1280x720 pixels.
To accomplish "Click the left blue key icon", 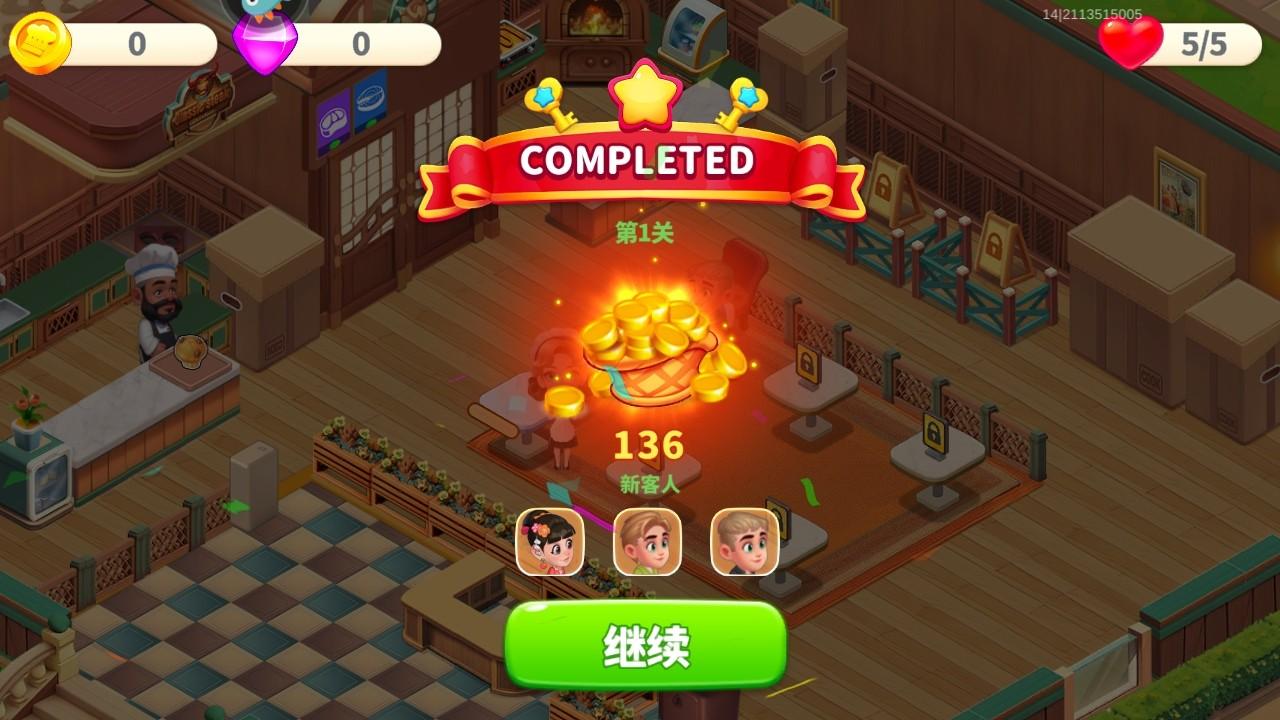I will click(552, 103).
